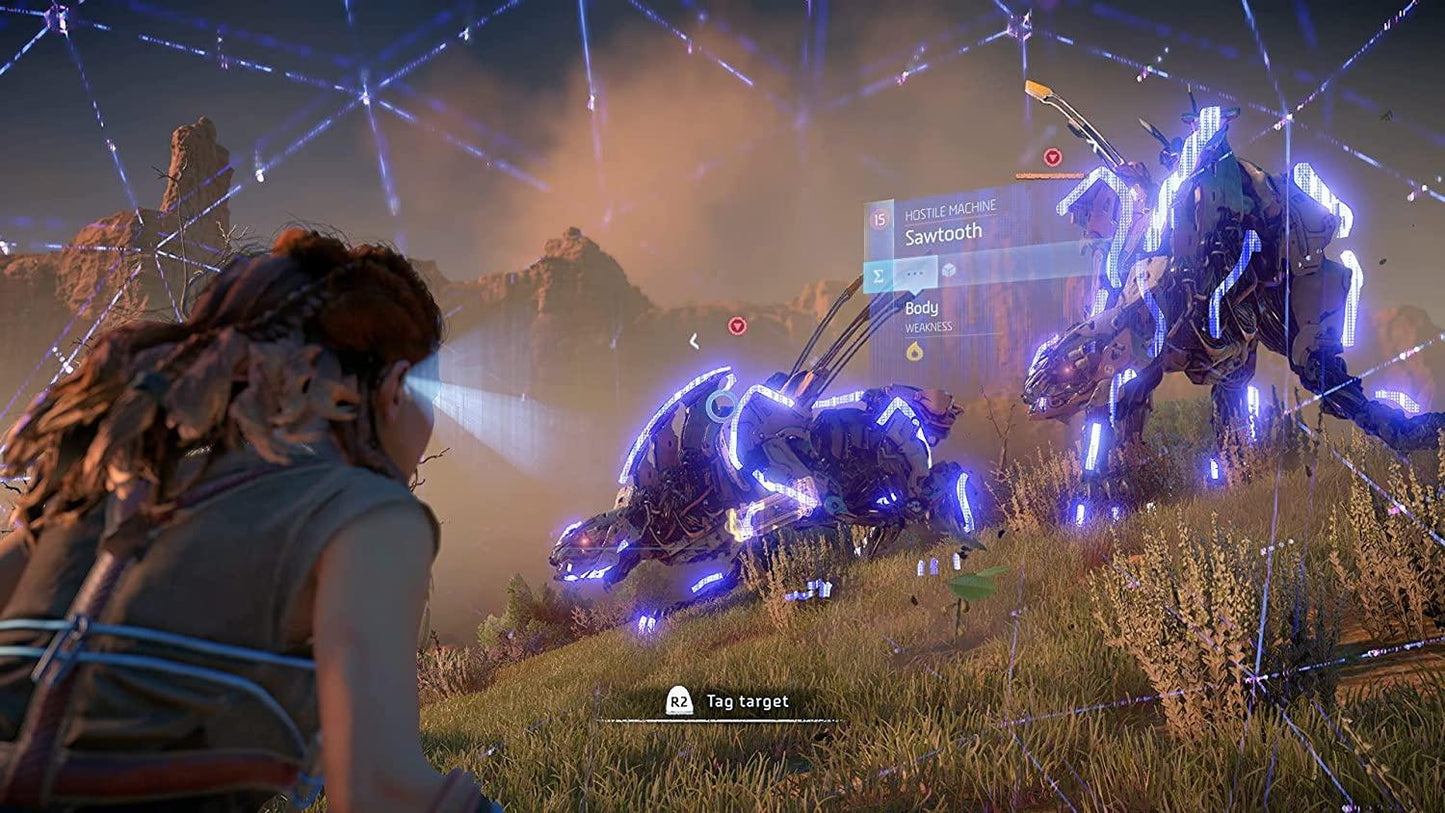Screen dimensions: 1445x813
Task: Tag the left Sawtooth with the scan reticle
Action: 719,406
